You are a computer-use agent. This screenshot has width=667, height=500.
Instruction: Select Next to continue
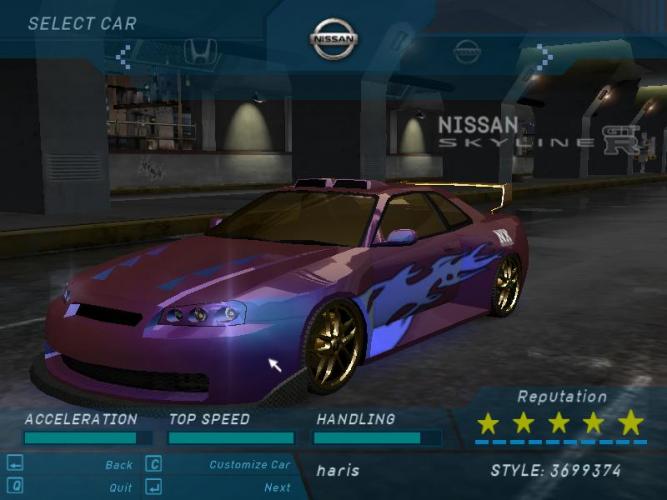(x=277, y=488)
